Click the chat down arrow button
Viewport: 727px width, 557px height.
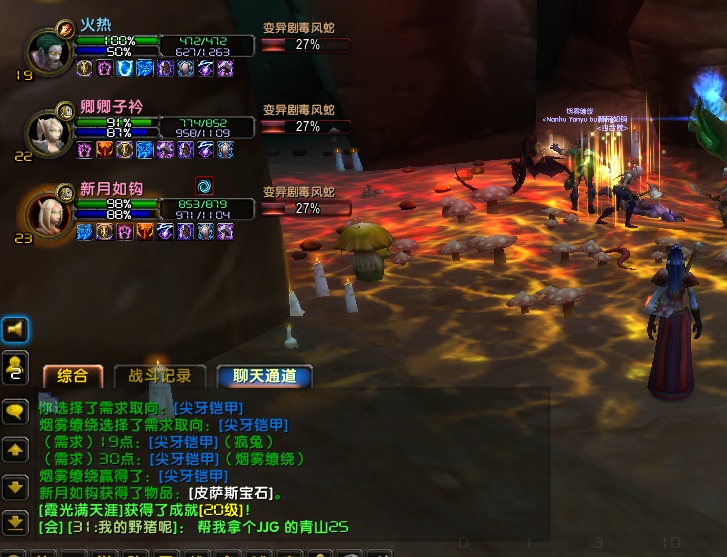[x=15, y=487]
